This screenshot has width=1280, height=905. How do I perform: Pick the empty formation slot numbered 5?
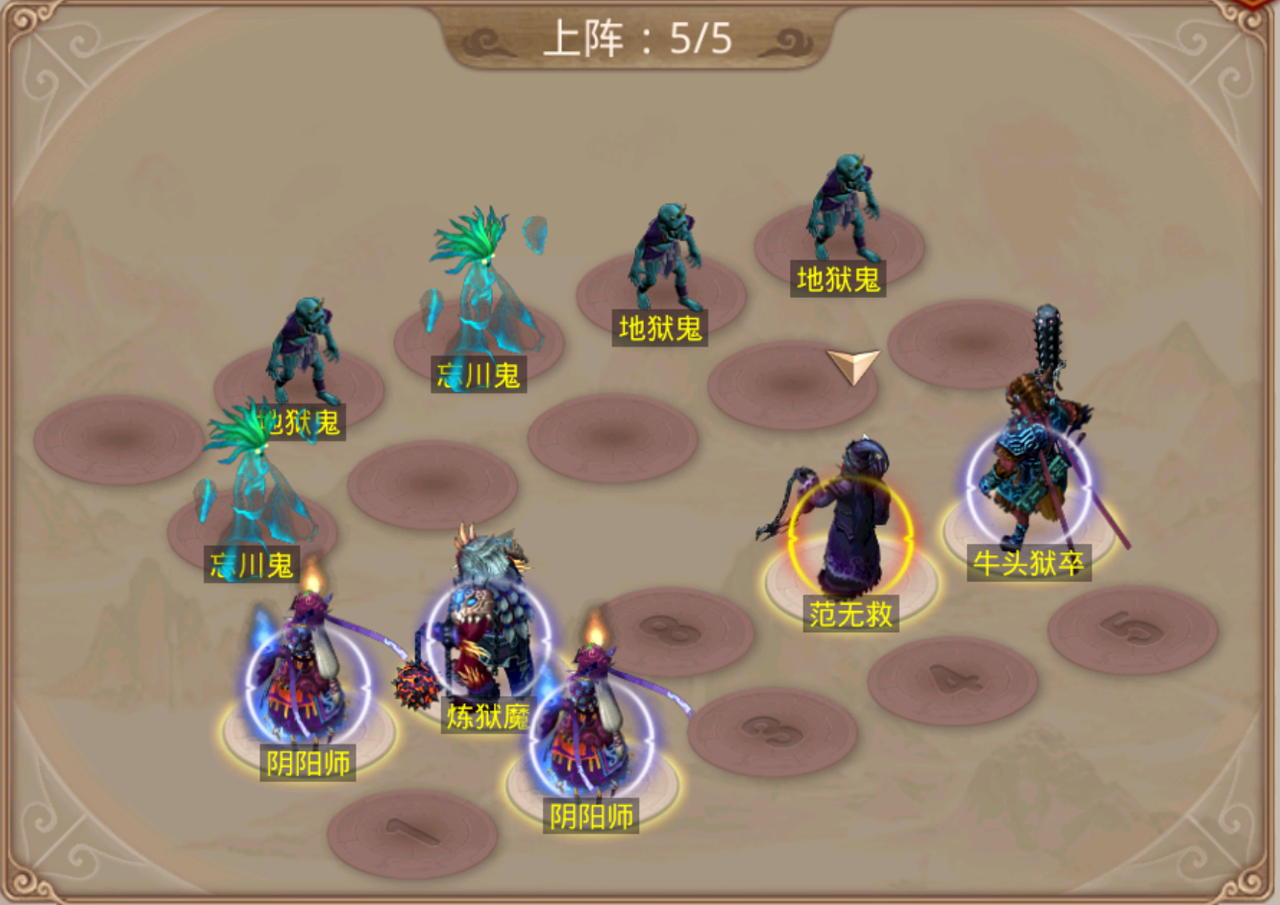[x=1132, y=629]
